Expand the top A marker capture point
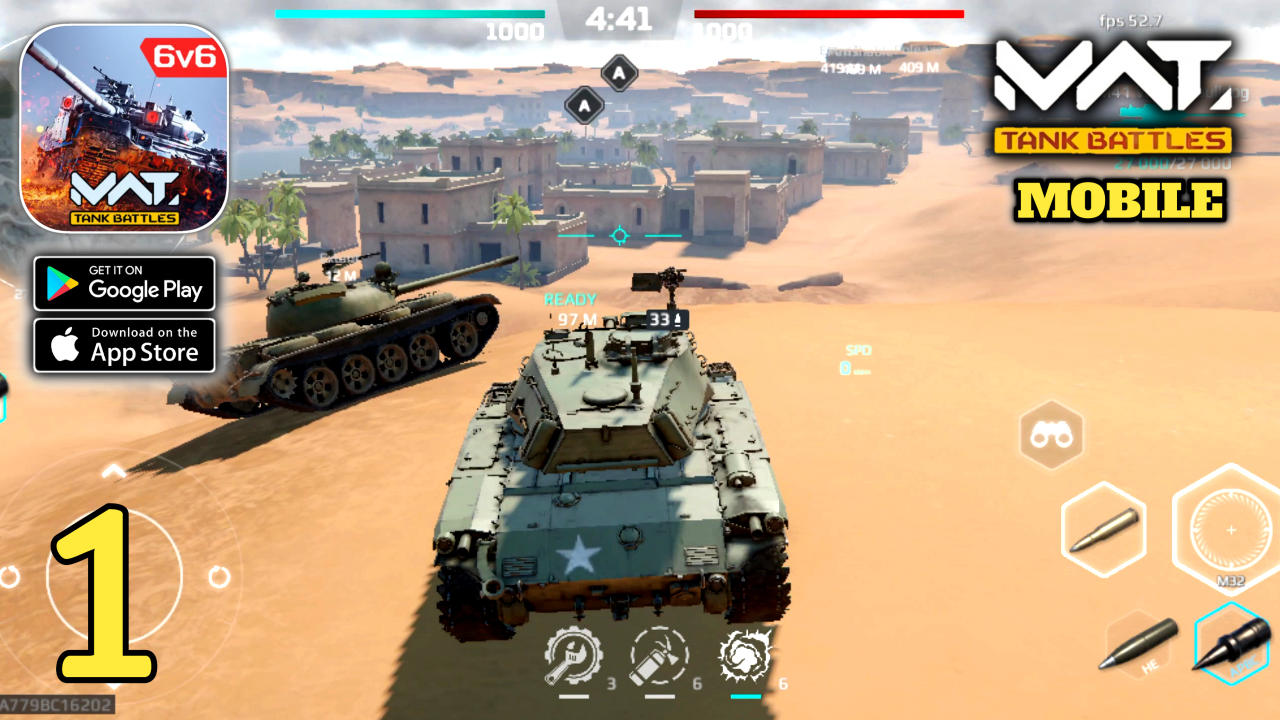The image size is (1280, 720). (x=620, y=70)
